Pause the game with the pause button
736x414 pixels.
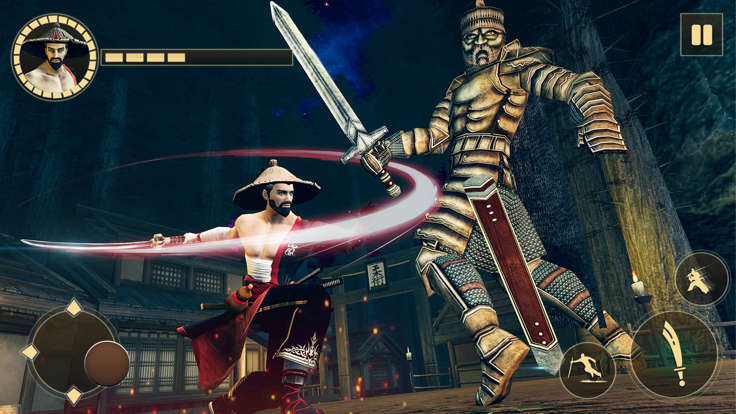coord(701,35)
